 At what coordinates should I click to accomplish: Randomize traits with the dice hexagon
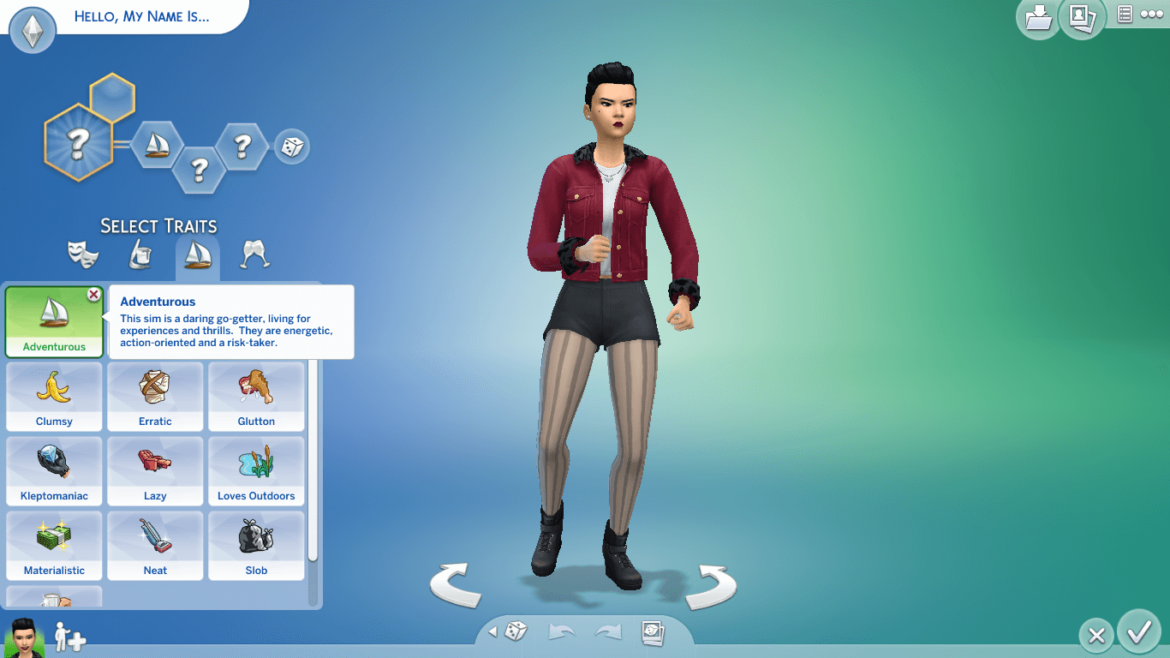(x=292, y=147)
